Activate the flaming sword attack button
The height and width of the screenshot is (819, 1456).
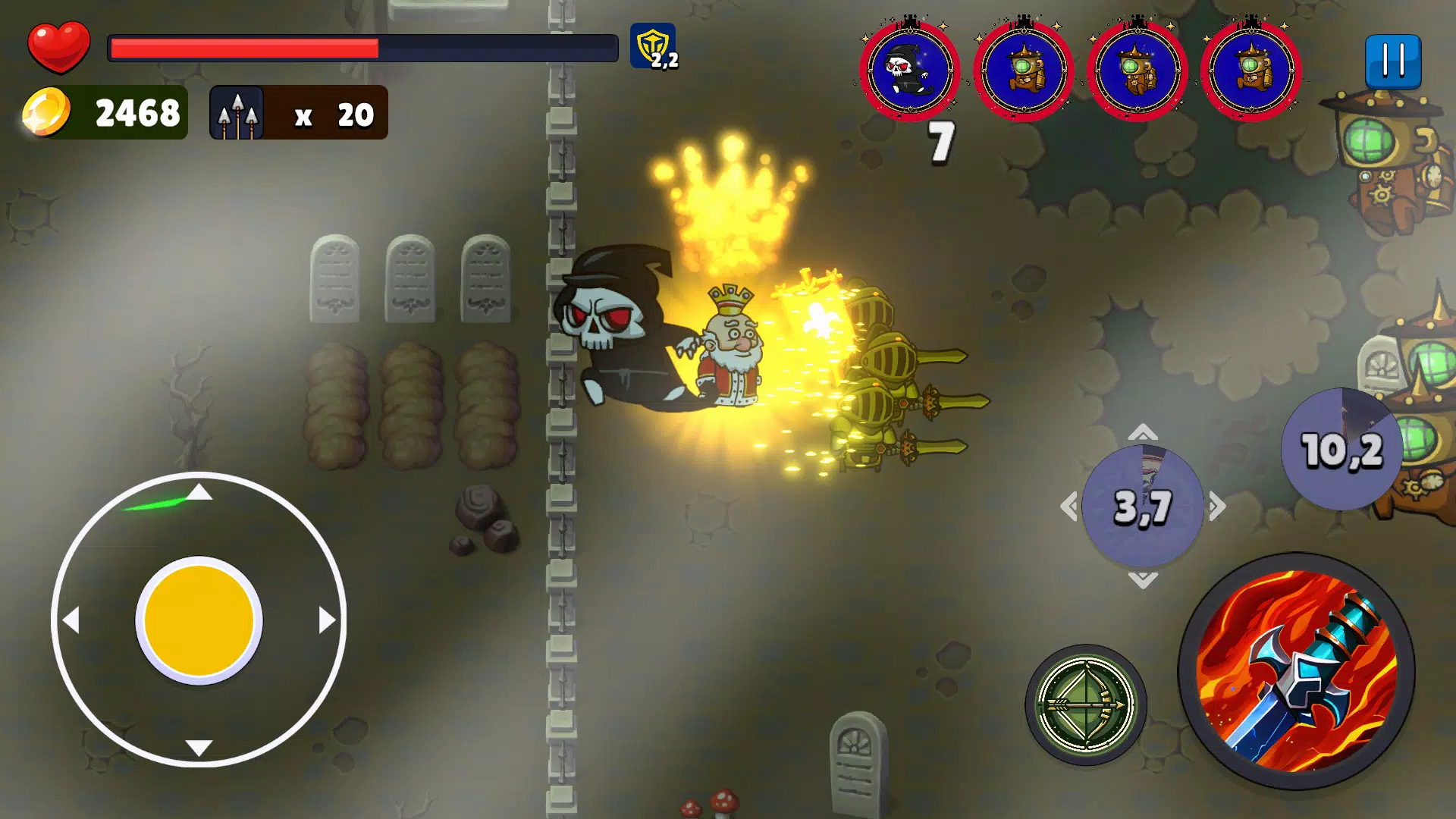1296,672
